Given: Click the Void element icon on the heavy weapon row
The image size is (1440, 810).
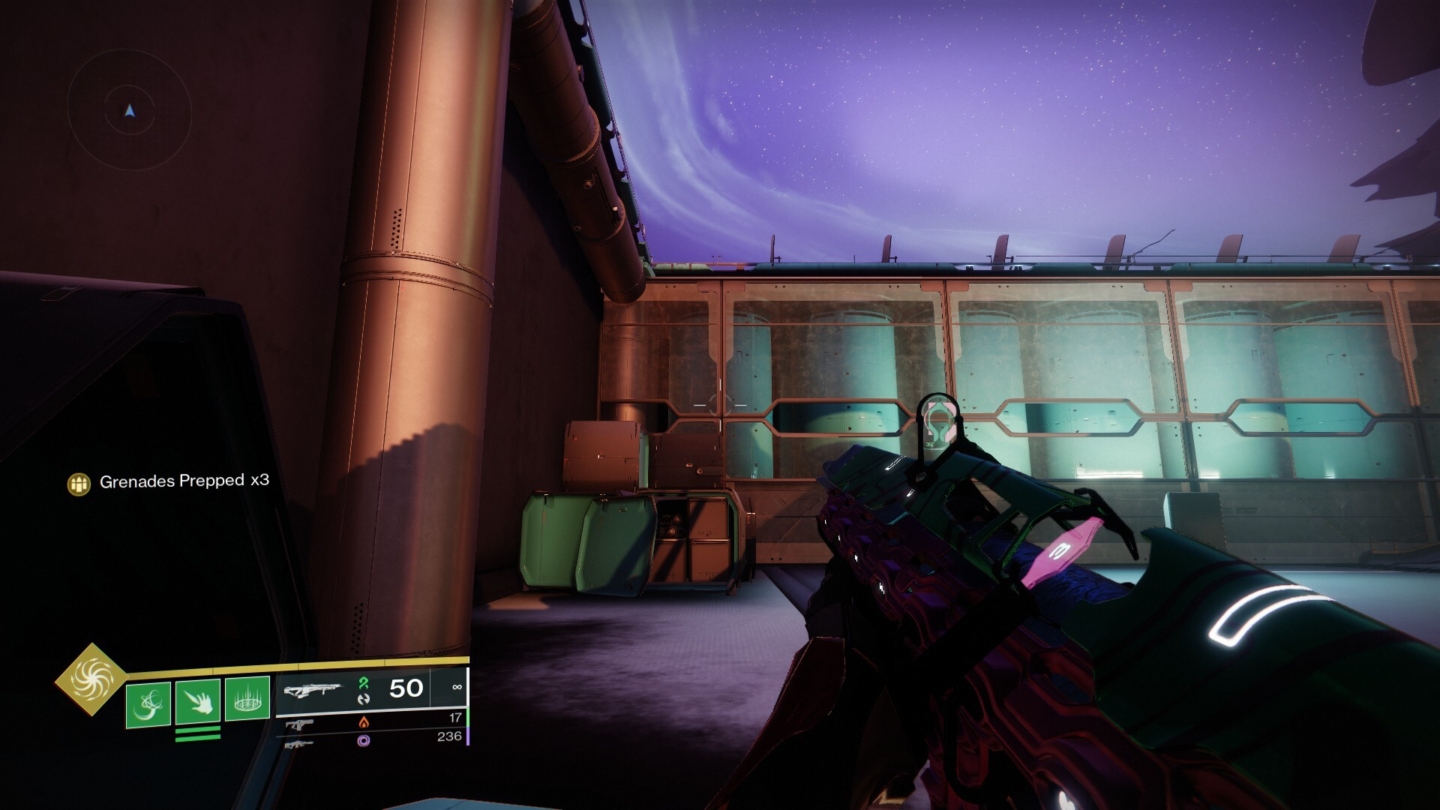Looking at the screenshot, I should point(363,741).
